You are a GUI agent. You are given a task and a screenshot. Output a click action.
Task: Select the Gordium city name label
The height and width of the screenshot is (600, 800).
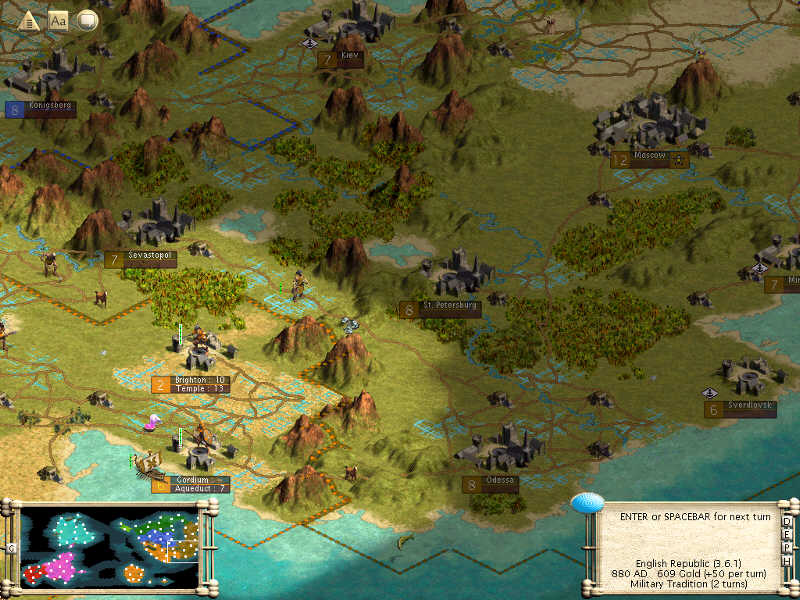[x=190, y=480]
